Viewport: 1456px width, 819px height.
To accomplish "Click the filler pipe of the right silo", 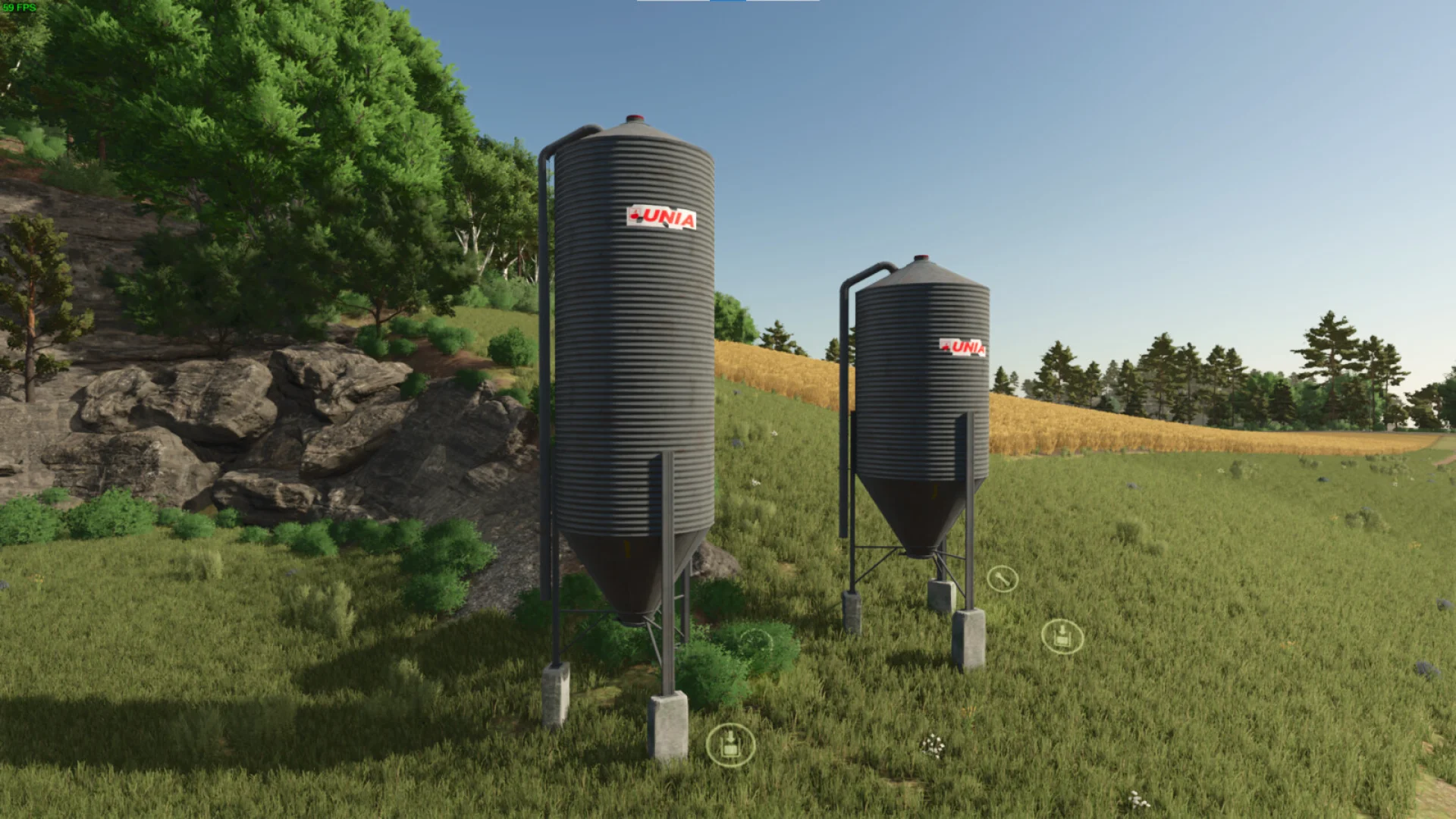I will click(844, 417).
